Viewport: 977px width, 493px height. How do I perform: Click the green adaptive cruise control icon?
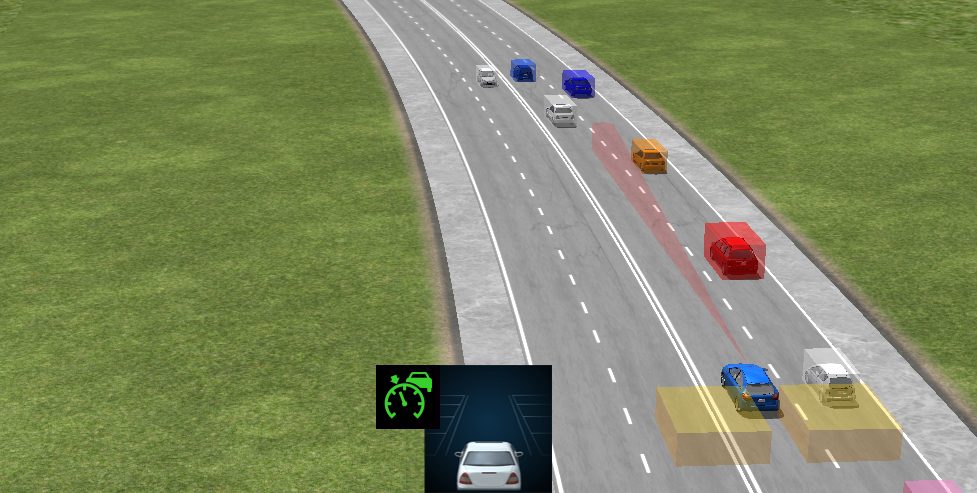(x=407, y=397)
